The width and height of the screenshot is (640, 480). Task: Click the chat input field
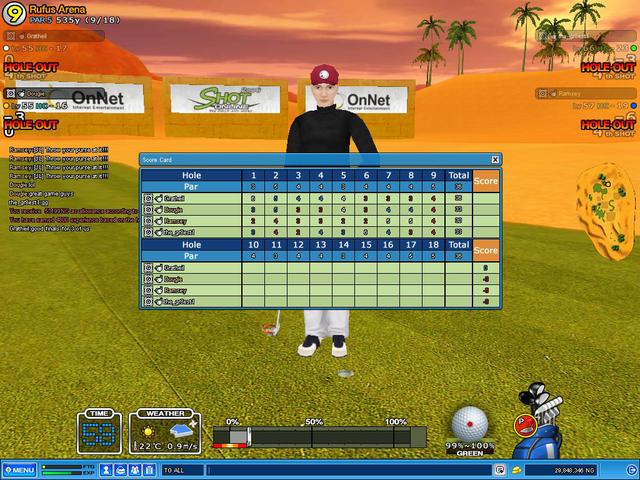(x=350, y=469)
